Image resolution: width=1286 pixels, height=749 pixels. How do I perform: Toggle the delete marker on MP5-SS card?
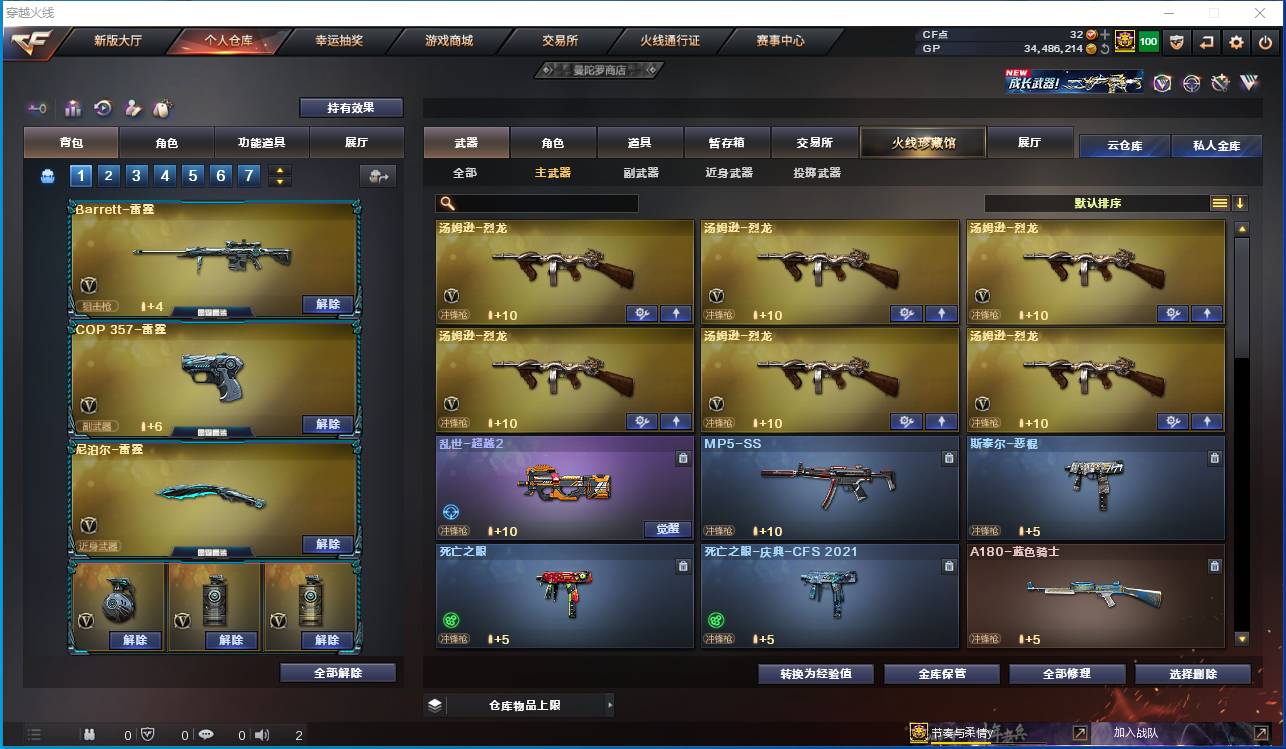click(948, 457)
